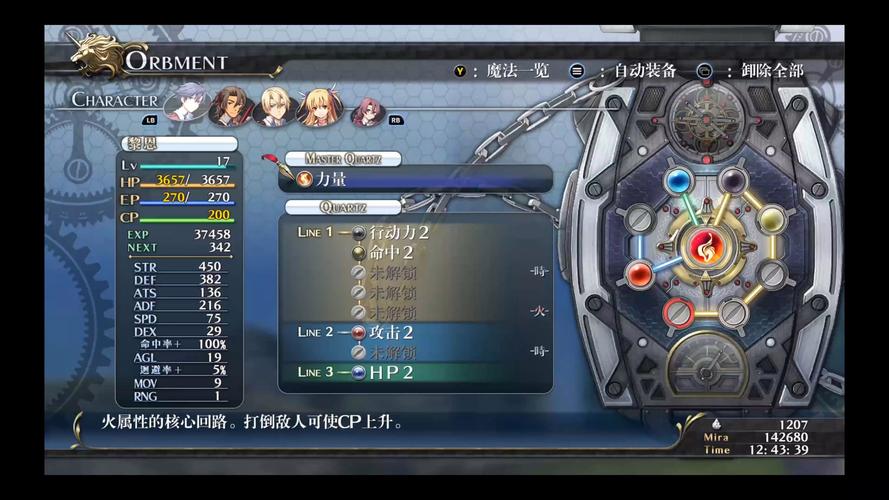Switch to the blonde girl with ribbons portrait
Viewport: 889px width, 500px height.
pyautogui.click(x=317, y=105)
